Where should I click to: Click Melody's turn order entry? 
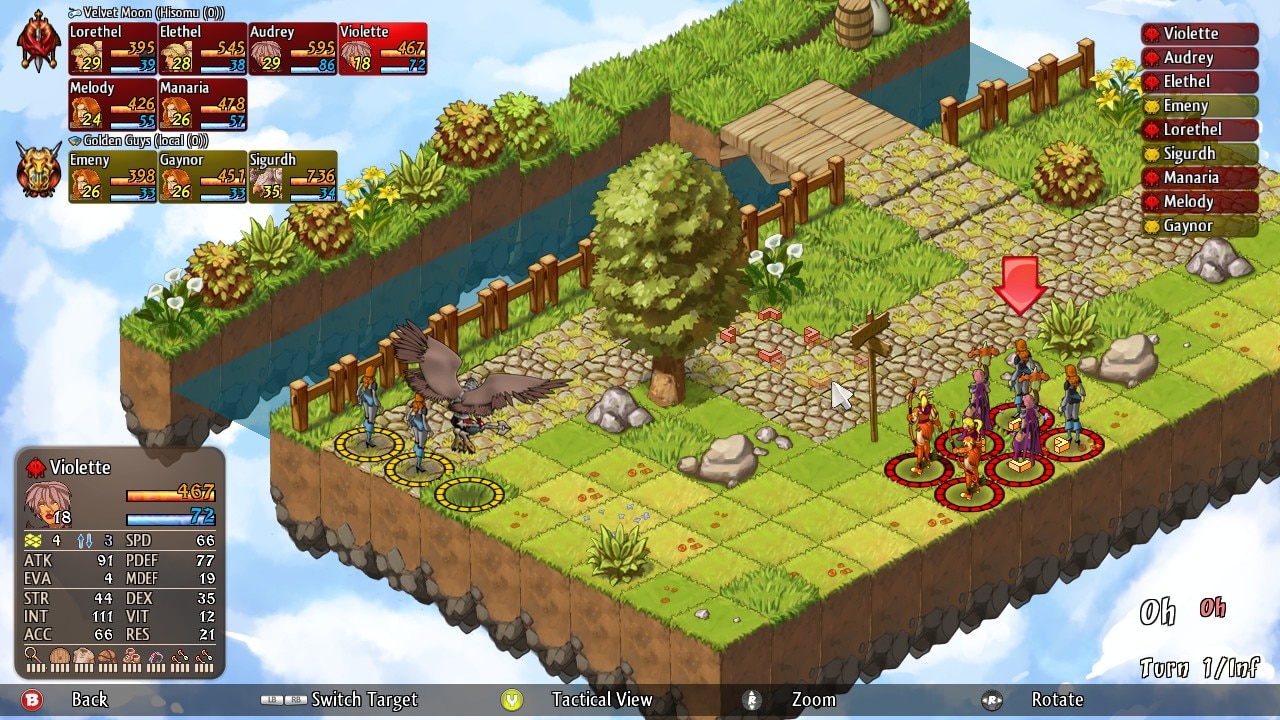pos(1199,202)
